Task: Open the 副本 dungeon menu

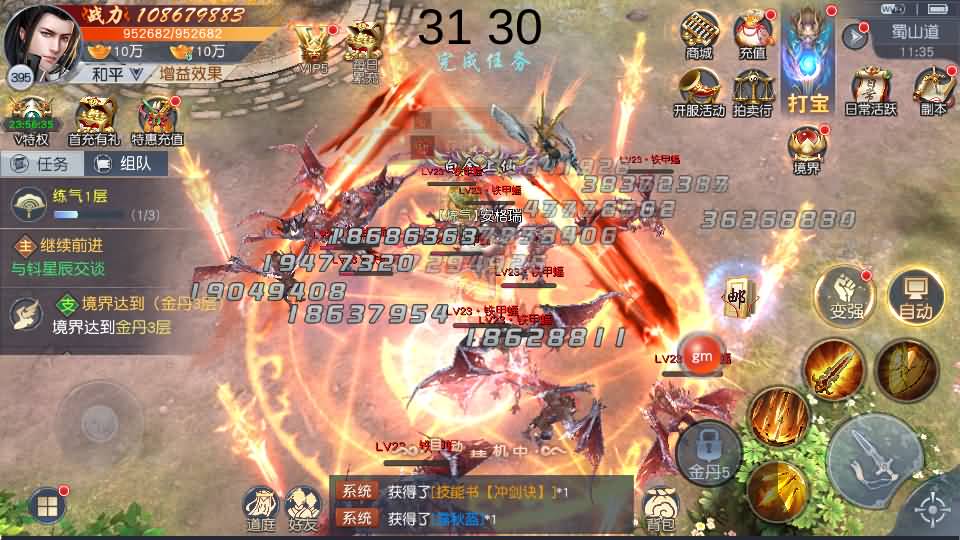Action: tap(932, 90)
